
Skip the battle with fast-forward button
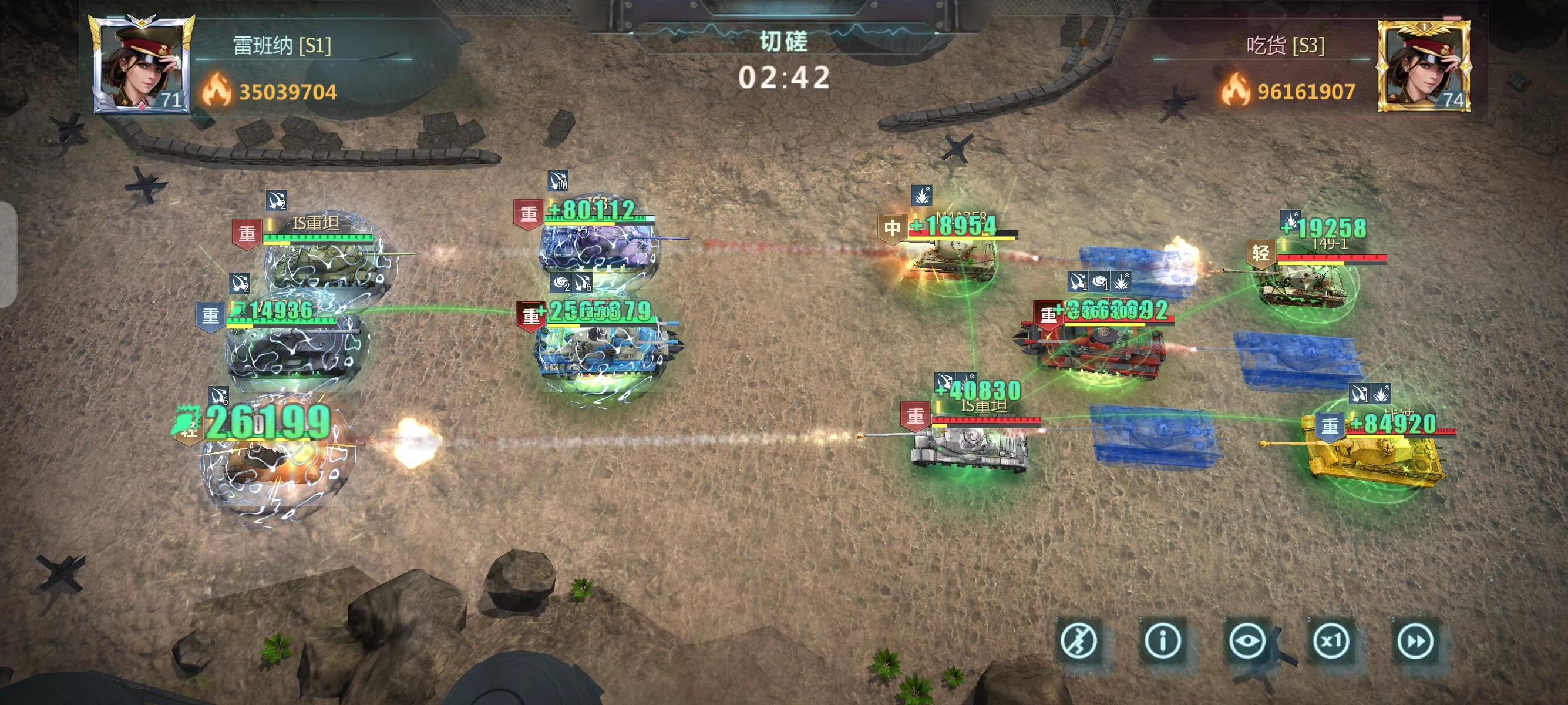click(x=1415, y=641)
